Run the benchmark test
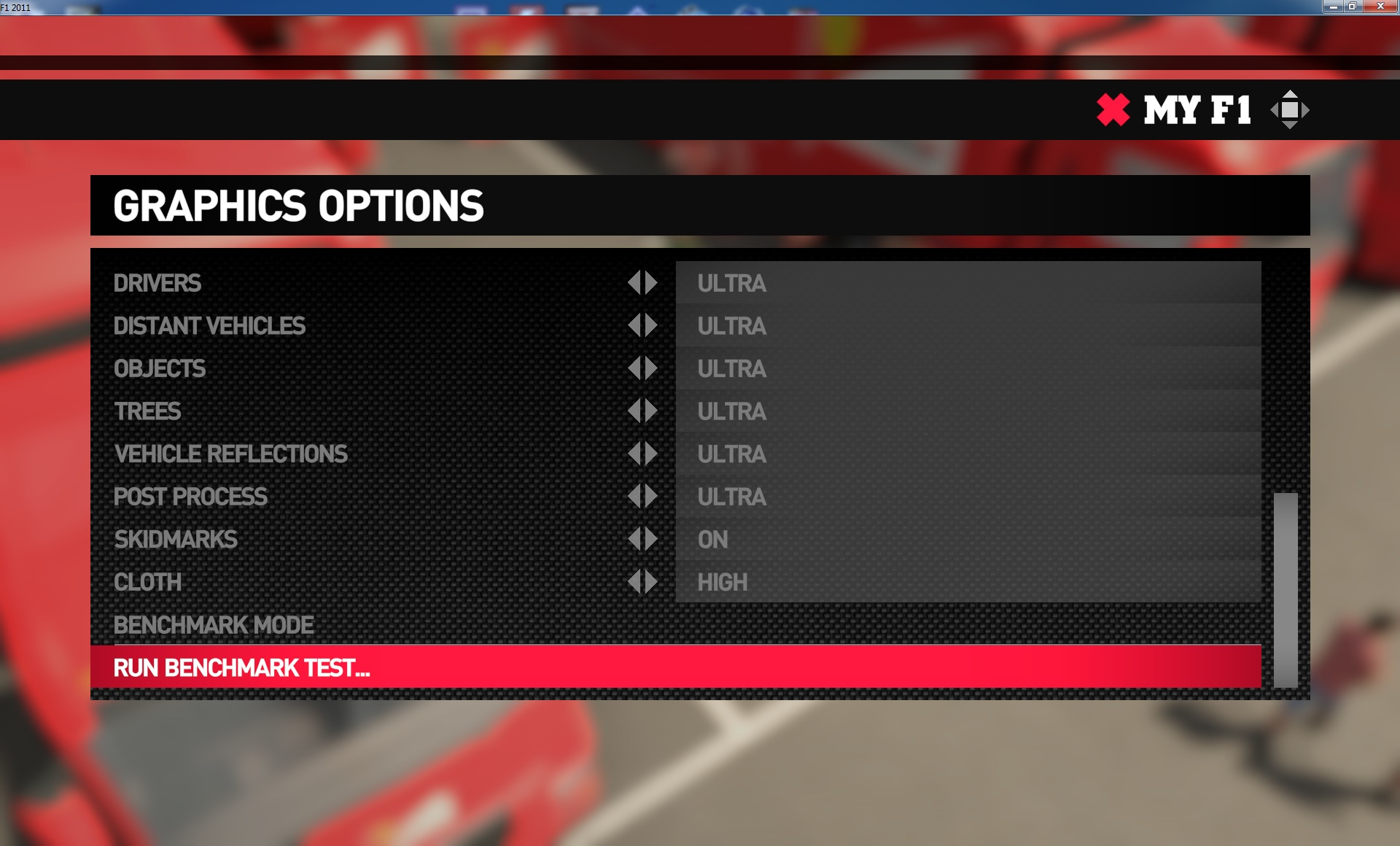The height and width of the screenshot is (846, 1400). pos(241,667)
